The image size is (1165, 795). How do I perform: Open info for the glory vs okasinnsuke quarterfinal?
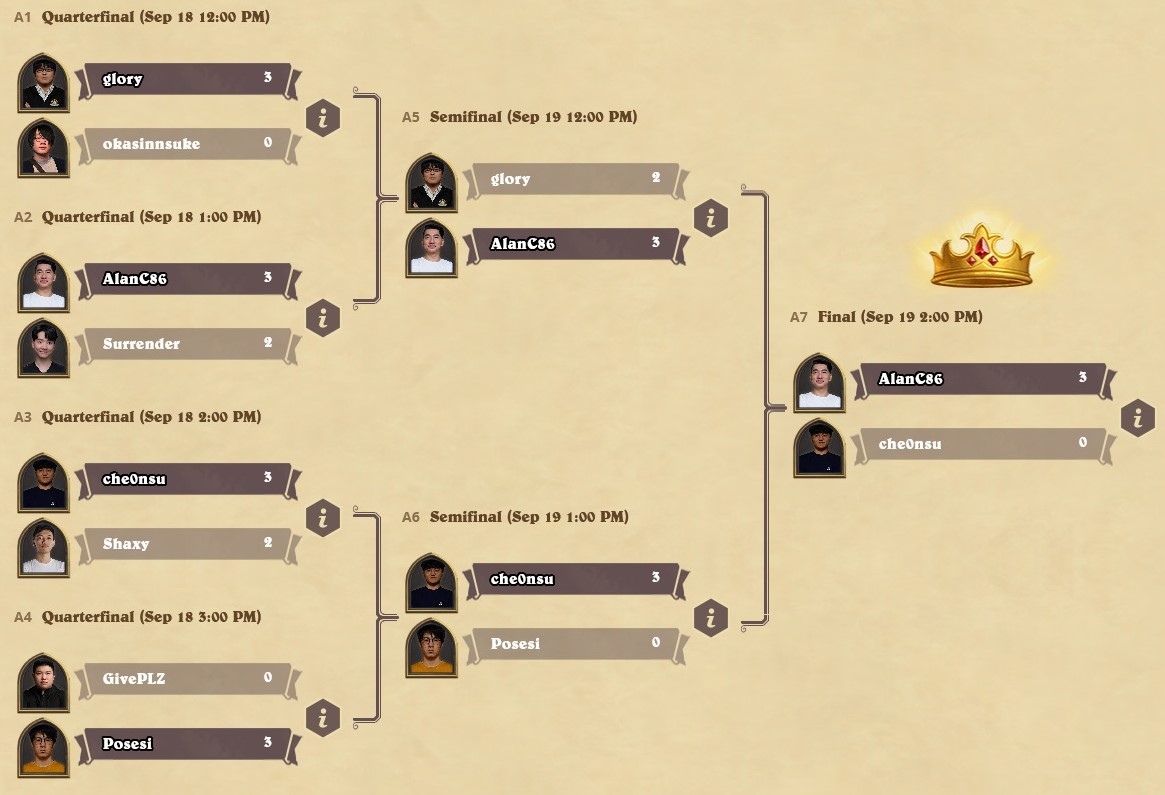coord(323,118)
